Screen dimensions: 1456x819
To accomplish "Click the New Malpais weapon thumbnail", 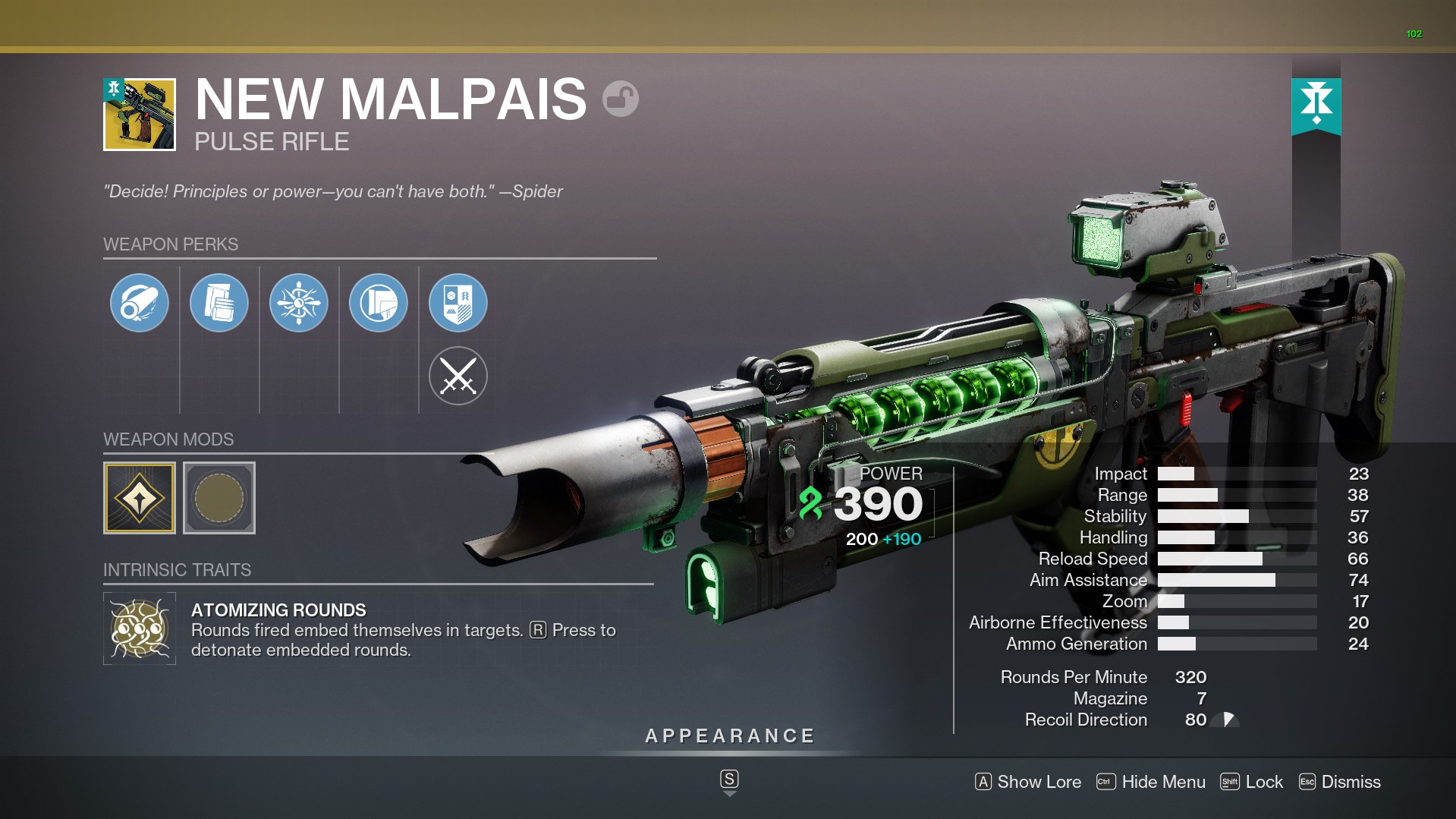I will click(140, 115).
